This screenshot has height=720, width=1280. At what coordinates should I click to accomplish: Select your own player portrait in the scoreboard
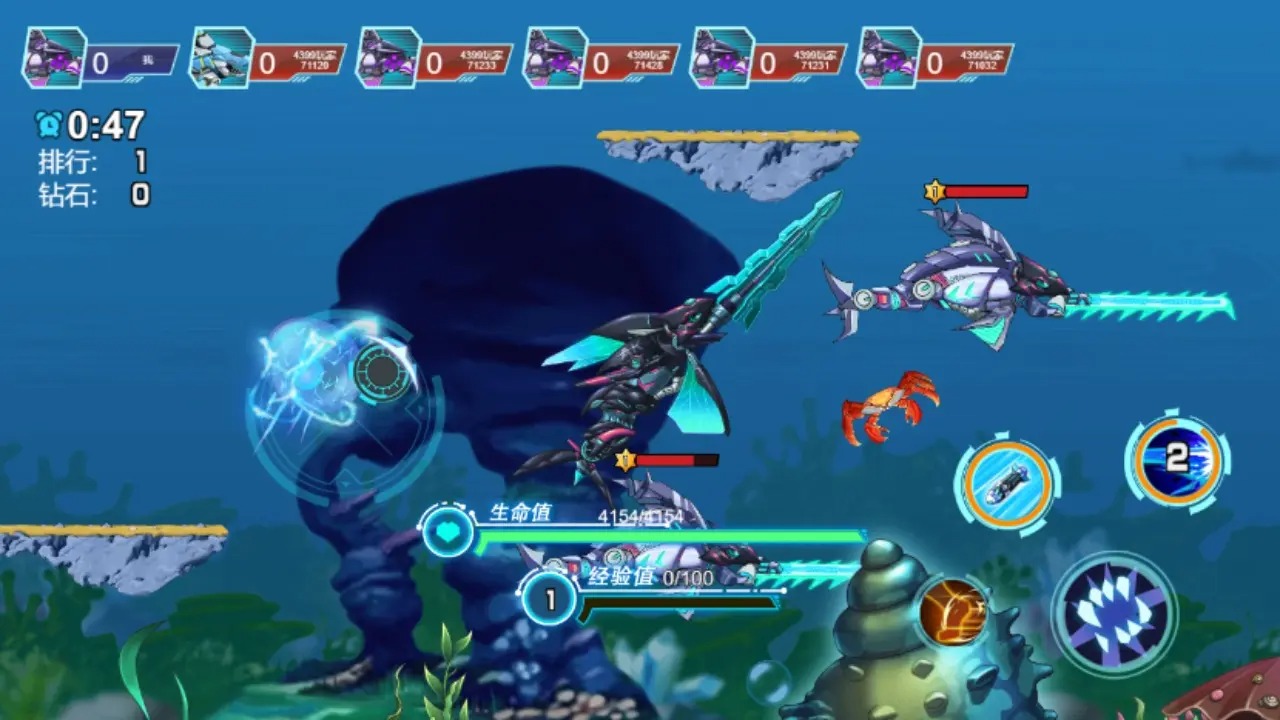click(x=55, y=59)
